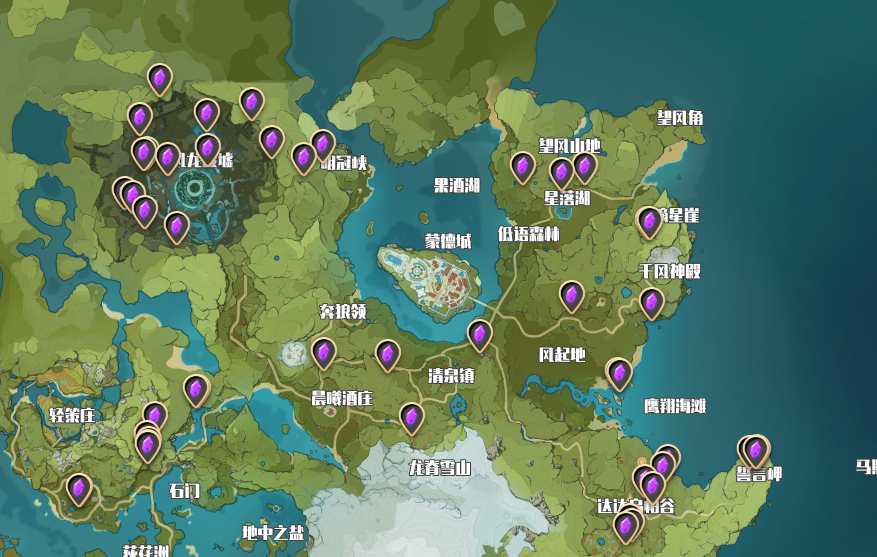877x557 pixels.
Task: Choose the crystal marker next to 鹰翔海滩
Action: pos(619,373)
